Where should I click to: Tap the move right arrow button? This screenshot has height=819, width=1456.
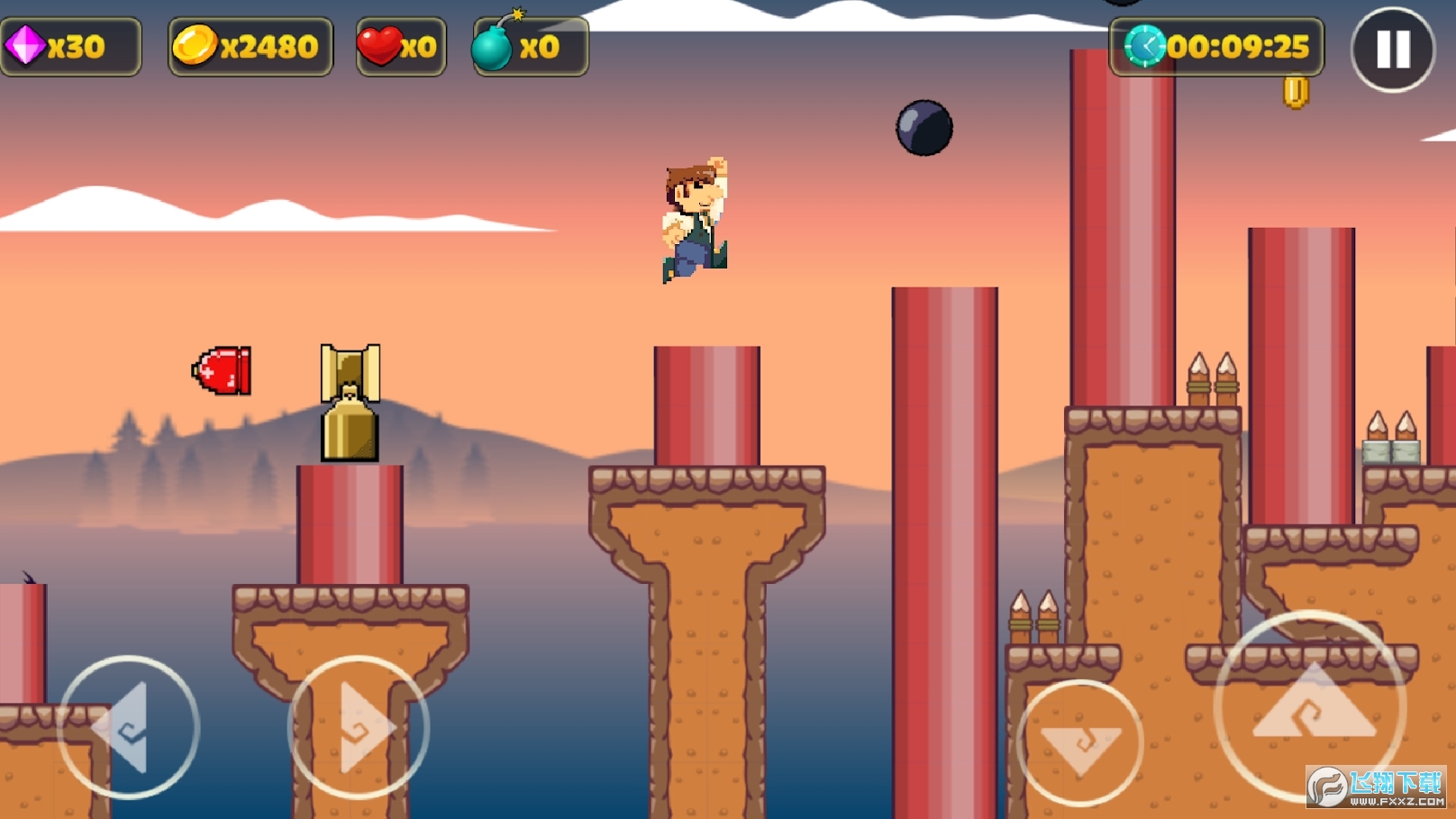click(x=359, y=727)
